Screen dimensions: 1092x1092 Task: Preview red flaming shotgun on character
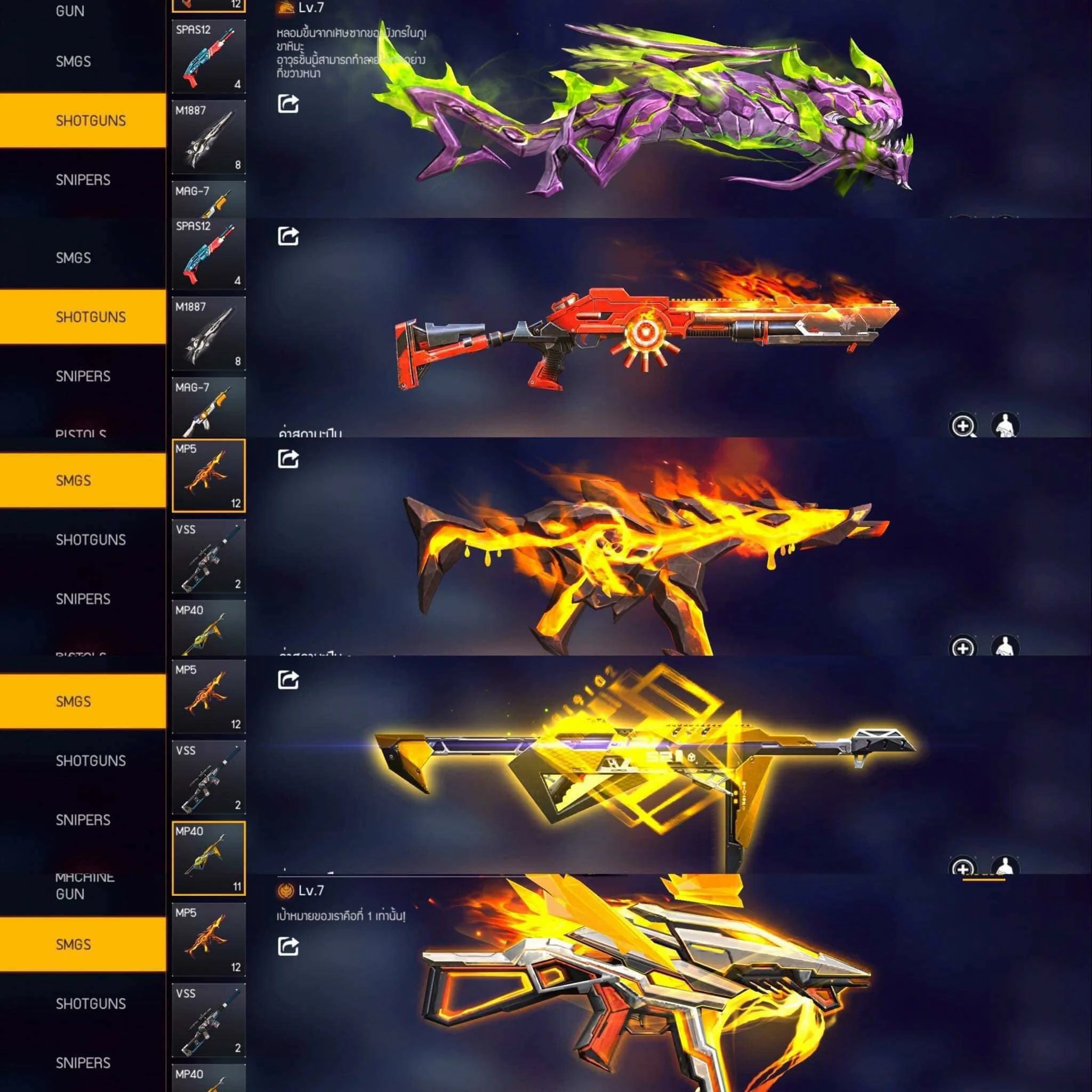[x=1005, y=425]
